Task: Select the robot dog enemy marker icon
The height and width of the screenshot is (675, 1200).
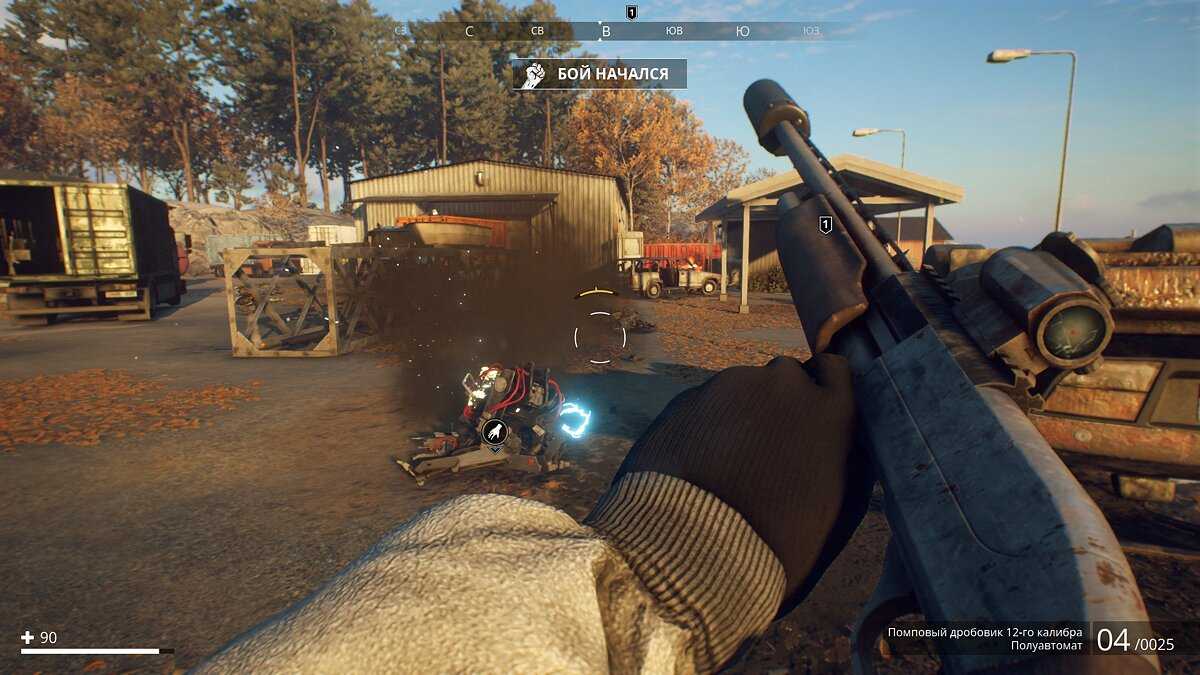Action: [x=494, y=432]
